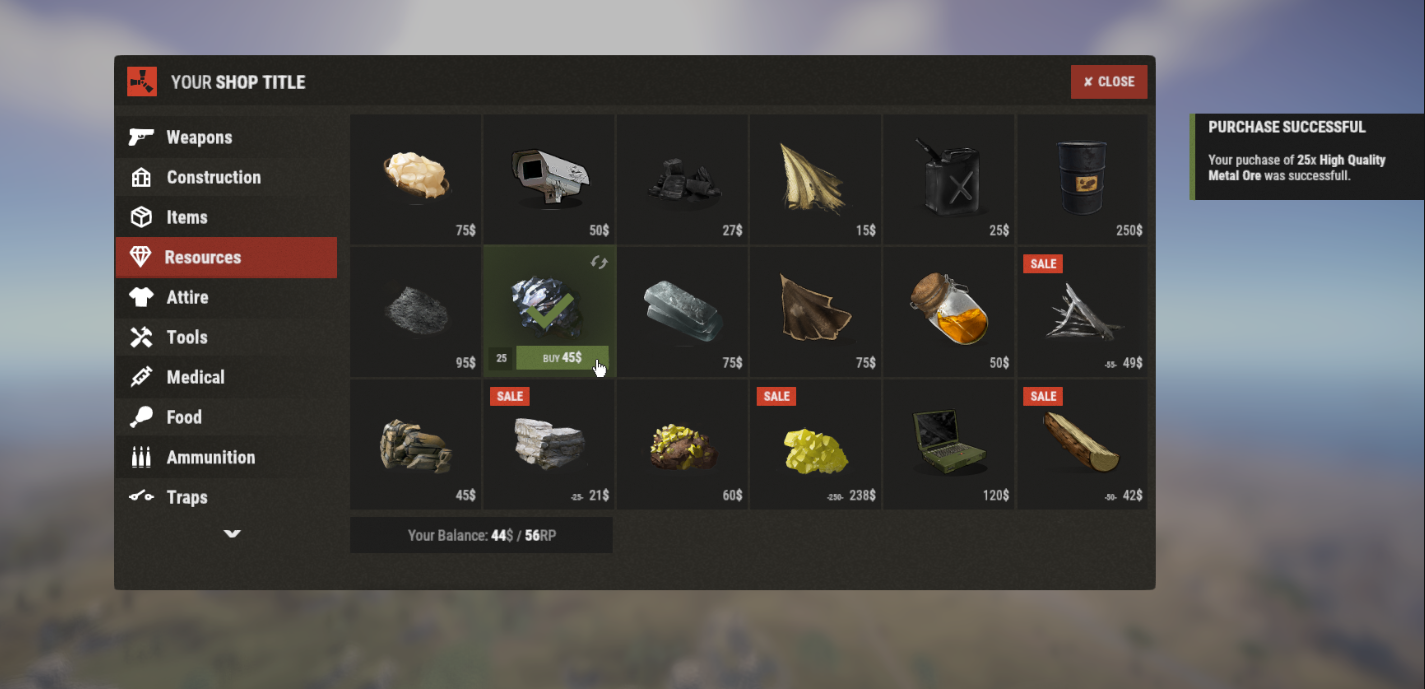Select the green laptop for 120$
This screenshot has height=689, width=1425.
click(x=948, y=443)
